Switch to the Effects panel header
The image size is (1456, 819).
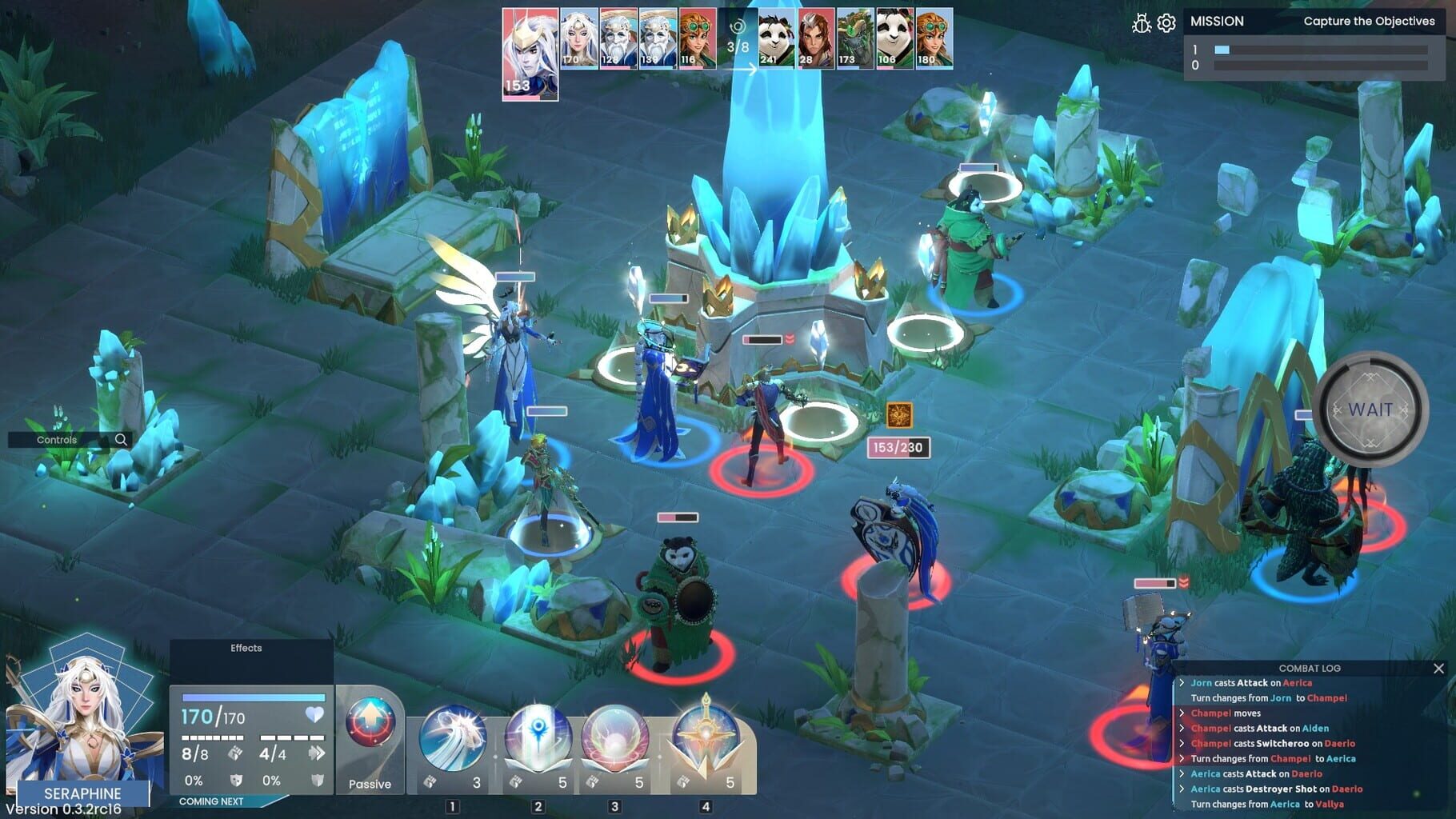coord(246,648)
